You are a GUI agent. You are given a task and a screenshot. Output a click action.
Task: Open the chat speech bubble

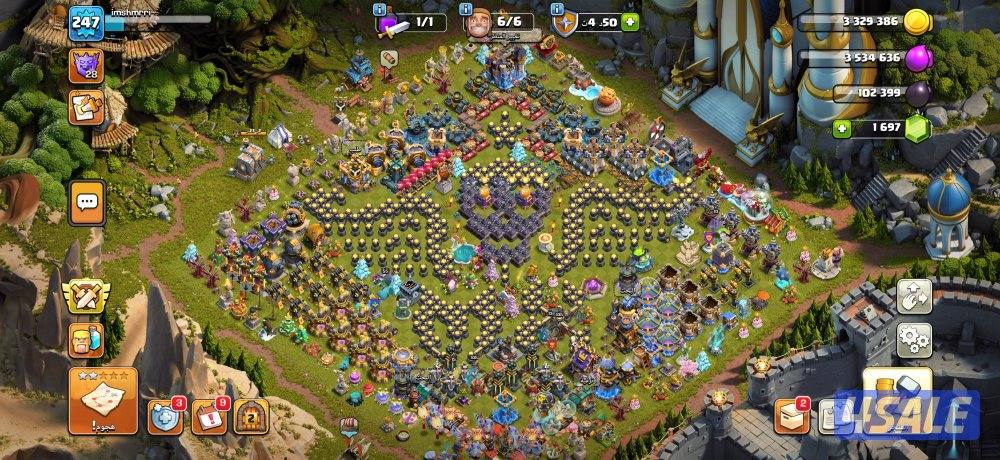(x=87, y=201)
